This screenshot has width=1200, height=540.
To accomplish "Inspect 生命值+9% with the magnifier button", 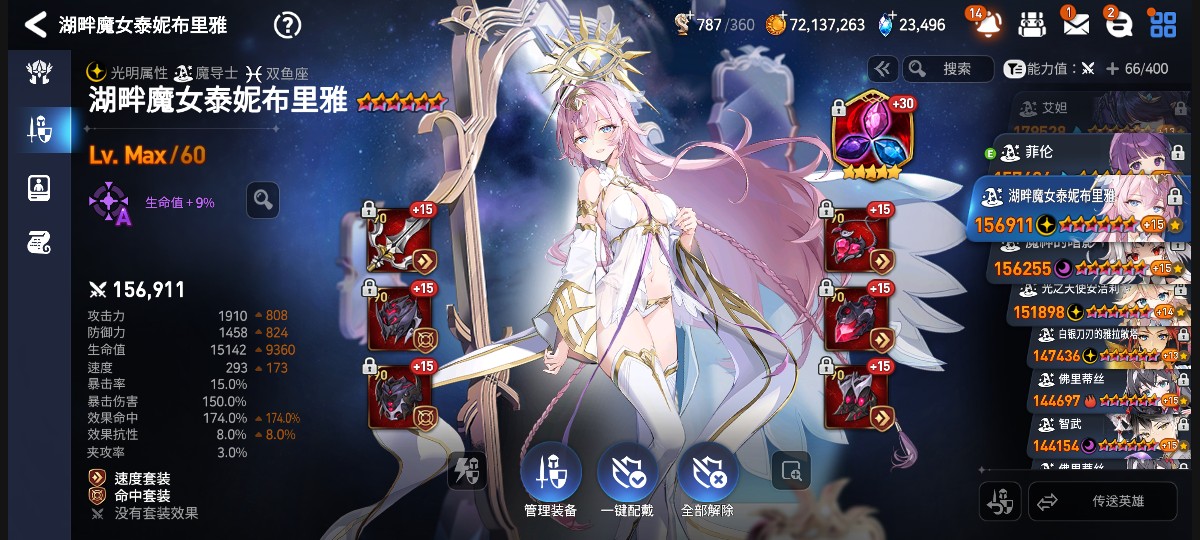I will point(263,200).
